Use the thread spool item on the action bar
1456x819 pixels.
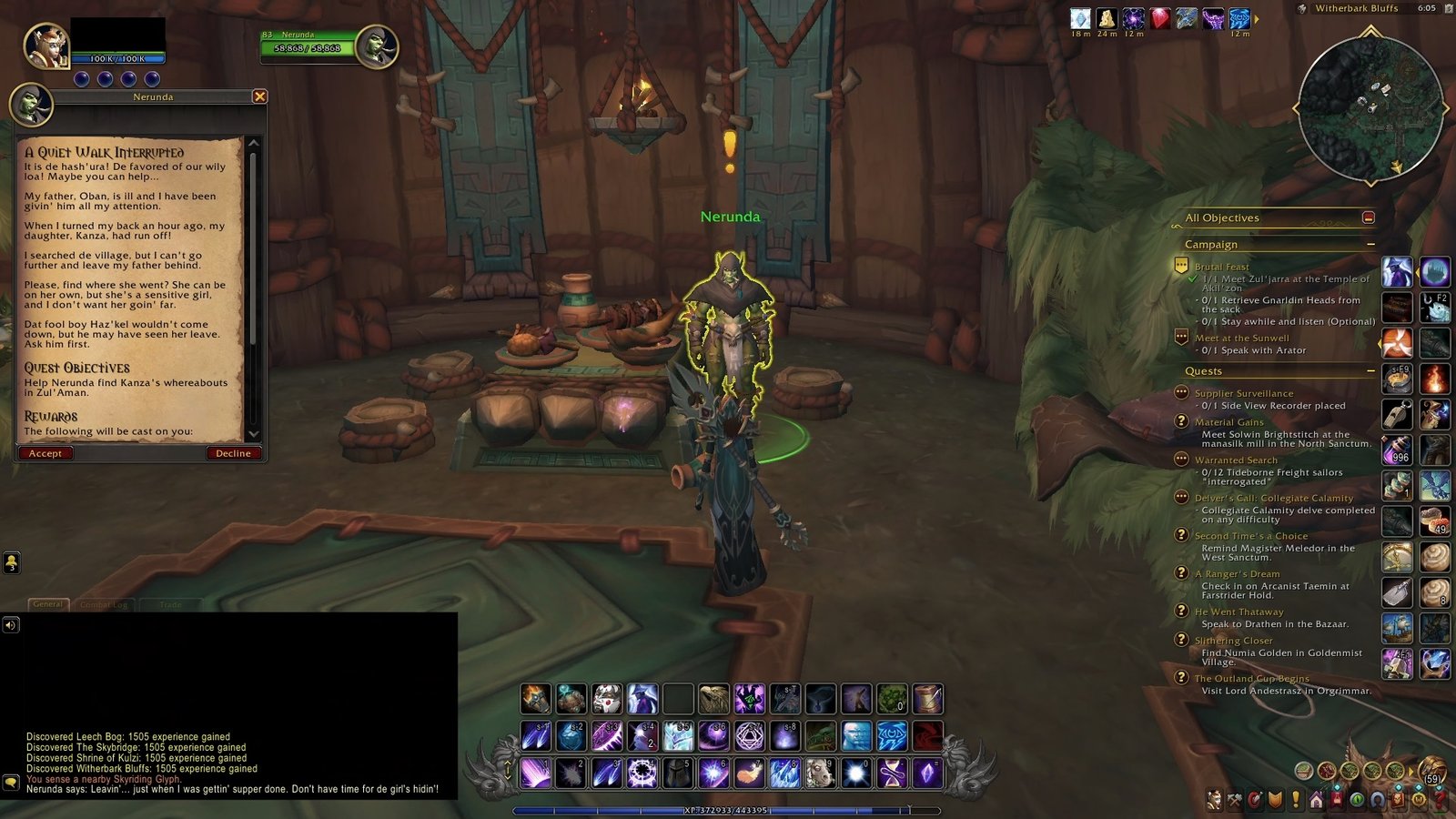point(927,699)
